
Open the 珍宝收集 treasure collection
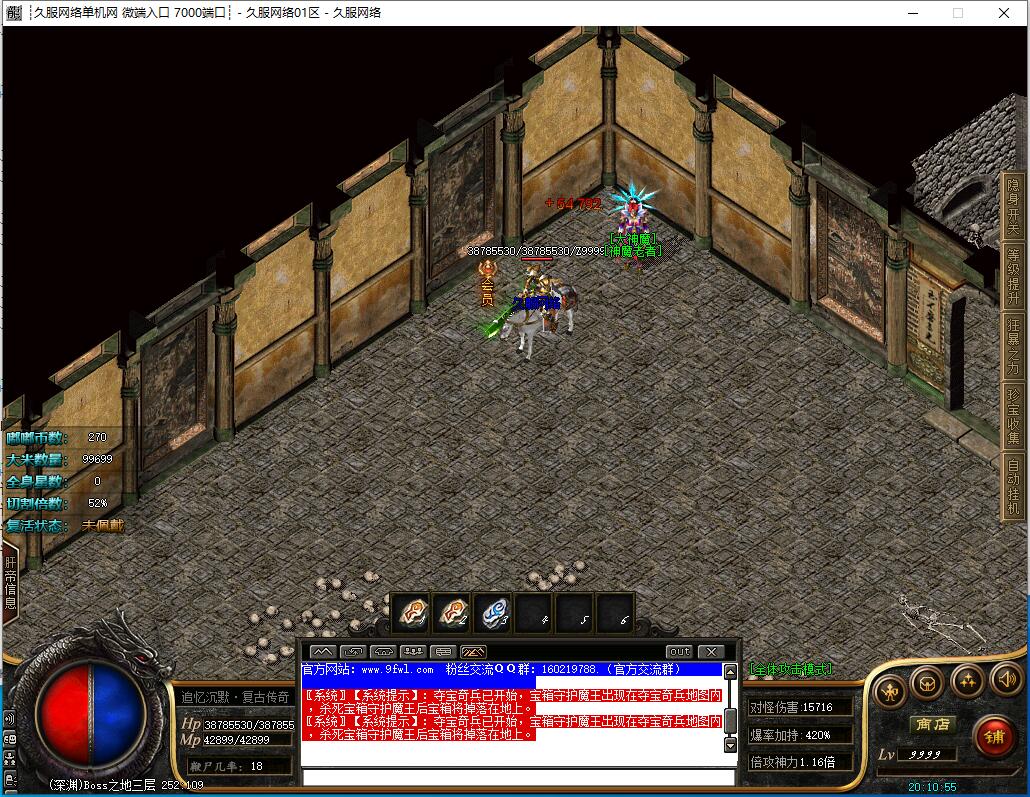tap(1014, 415)
